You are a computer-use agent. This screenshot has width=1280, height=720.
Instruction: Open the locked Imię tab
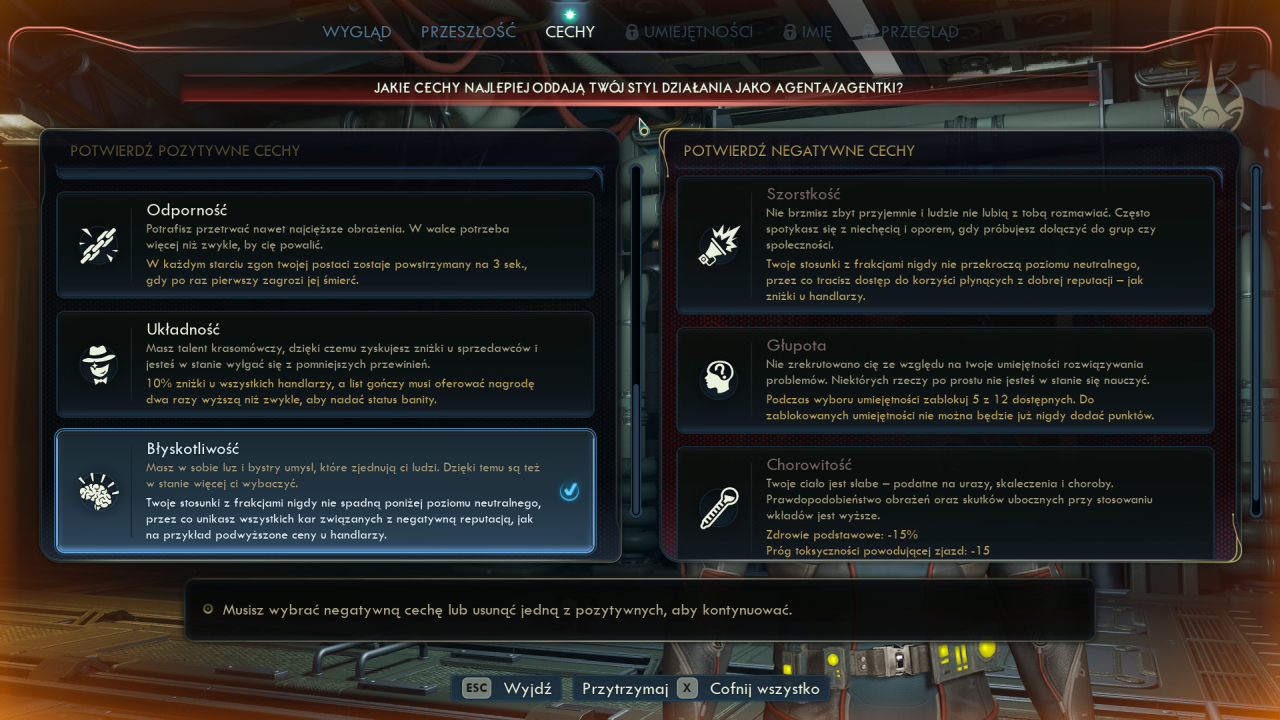coord(807,32)
